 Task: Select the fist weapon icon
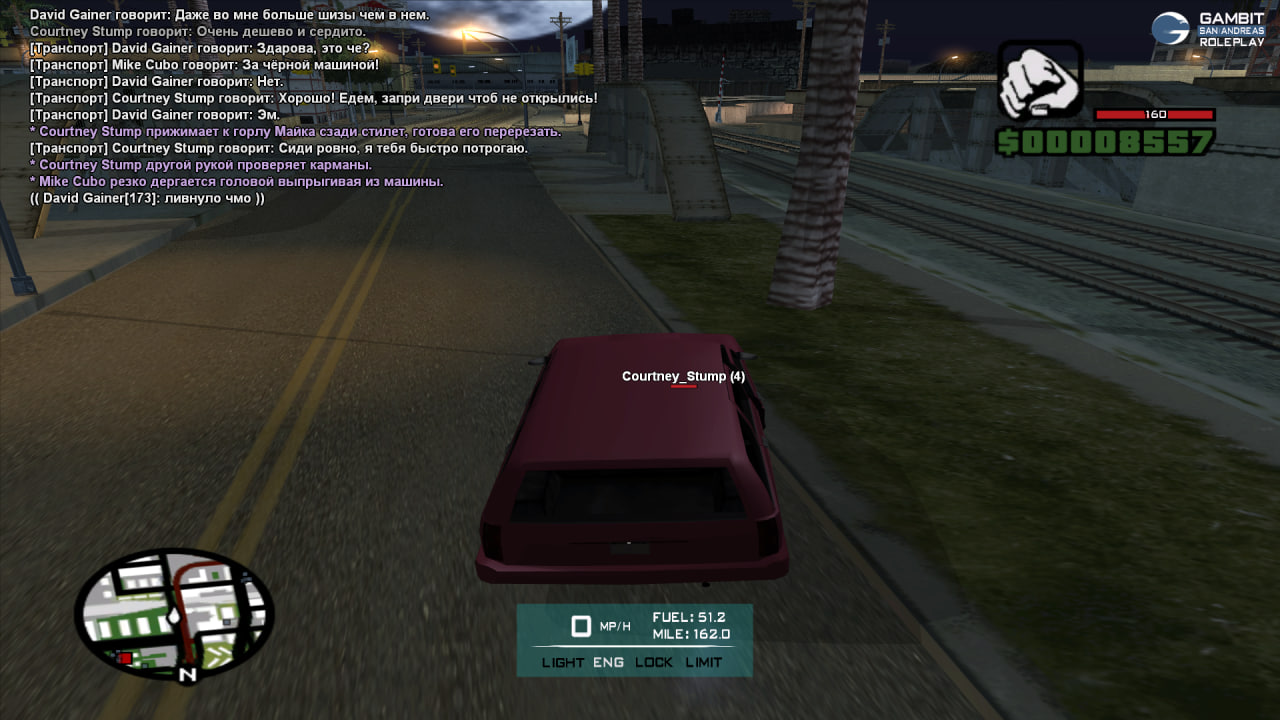tap(1040, 80)
